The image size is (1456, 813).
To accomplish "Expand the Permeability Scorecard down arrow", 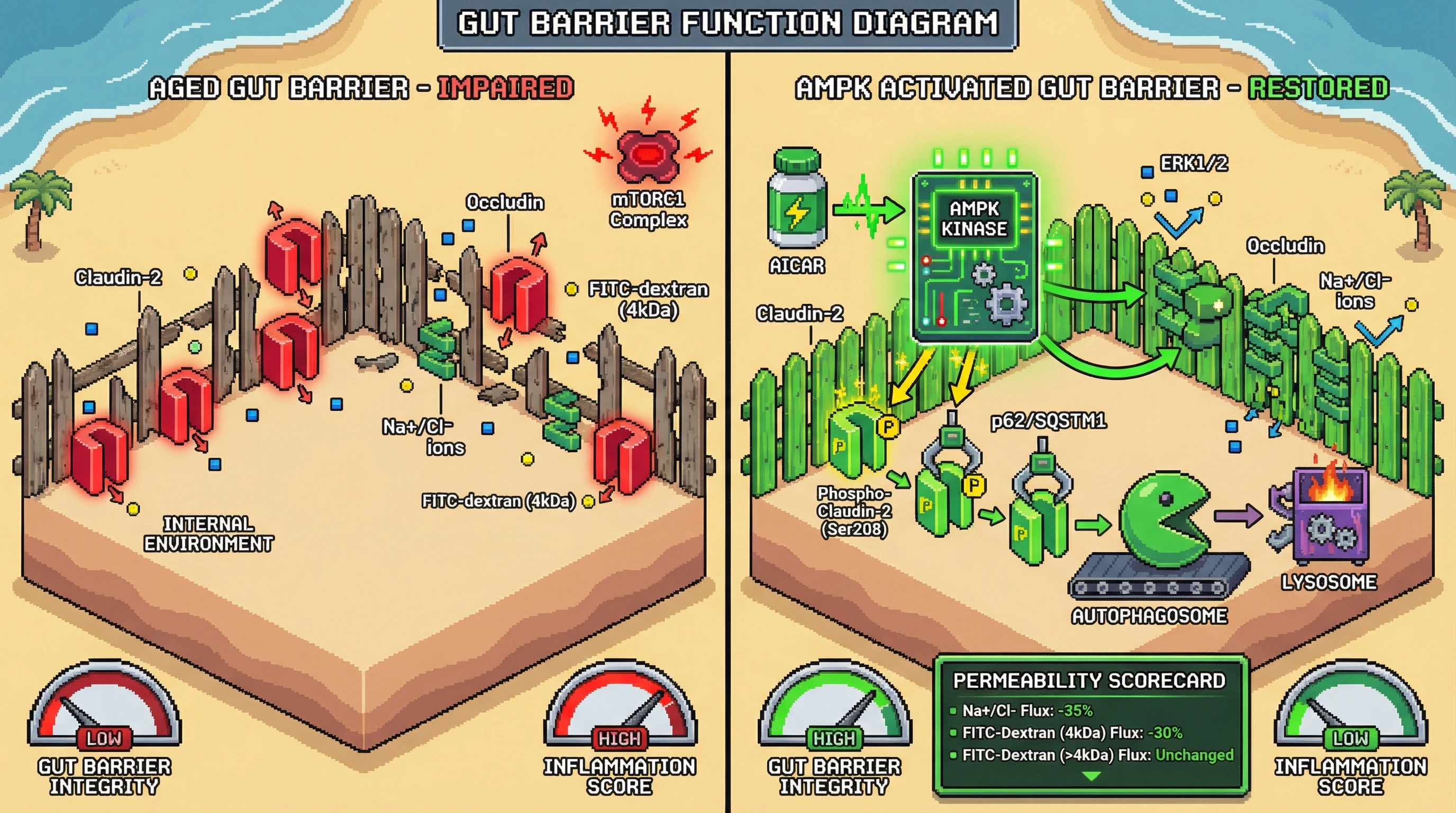I will pyautogui.click(x=1091, y=777).
